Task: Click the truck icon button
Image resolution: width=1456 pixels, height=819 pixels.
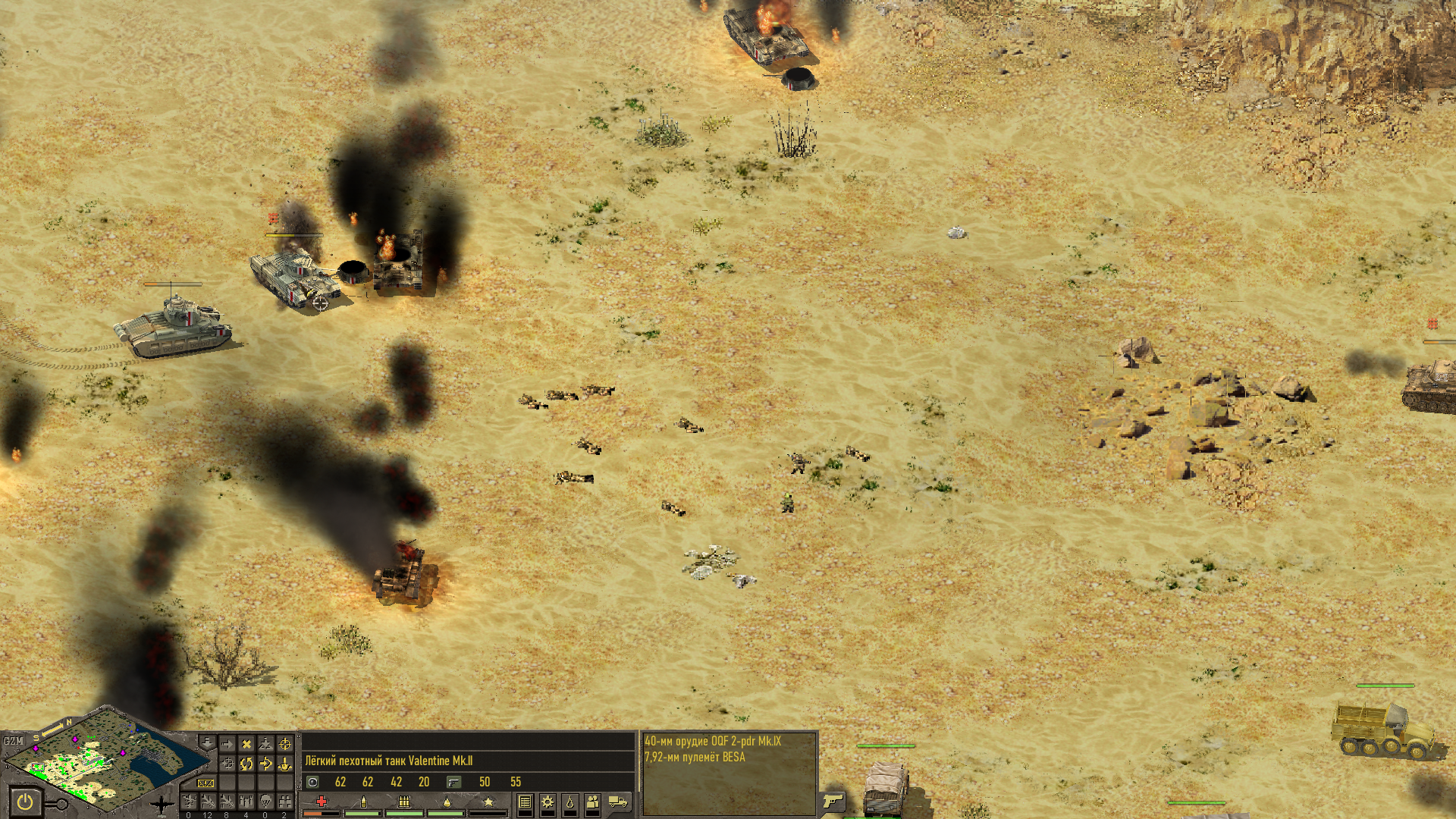Action: click(x=618, y=802)
